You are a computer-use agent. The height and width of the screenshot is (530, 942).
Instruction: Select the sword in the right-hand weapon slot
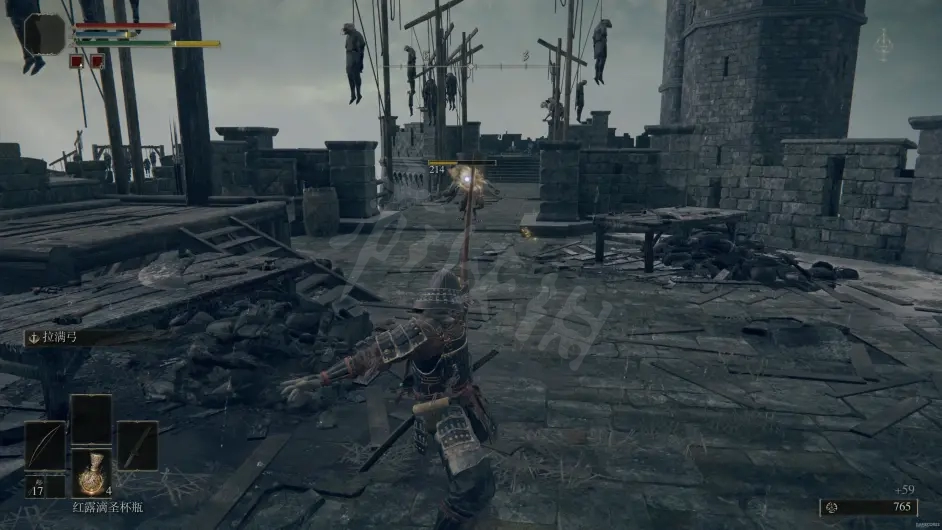point(137,446)
